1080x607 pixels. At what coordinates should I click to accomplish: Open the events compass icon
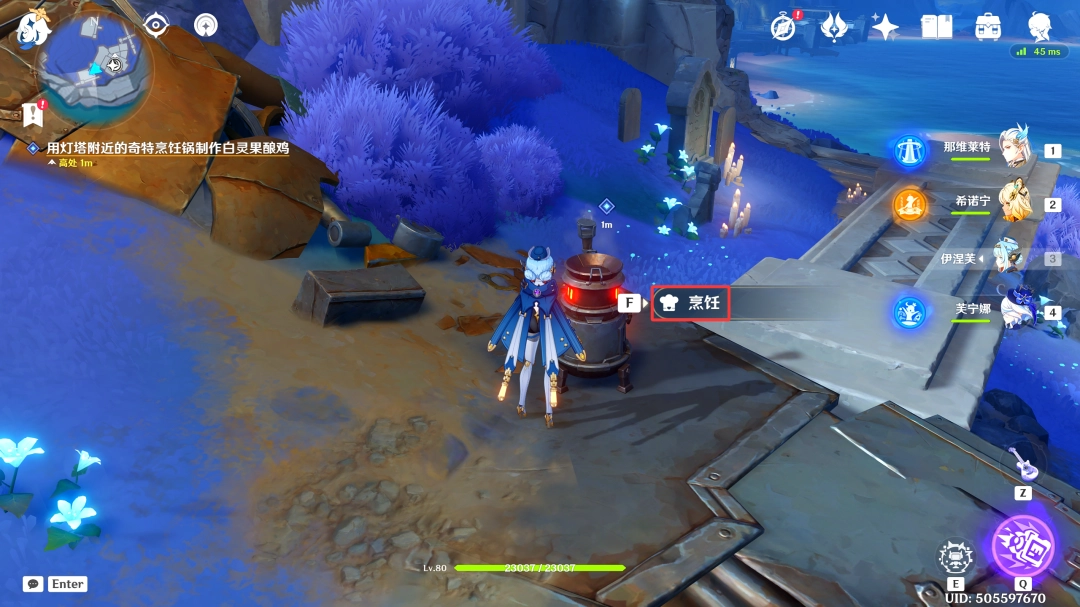(x=783, y=27)
